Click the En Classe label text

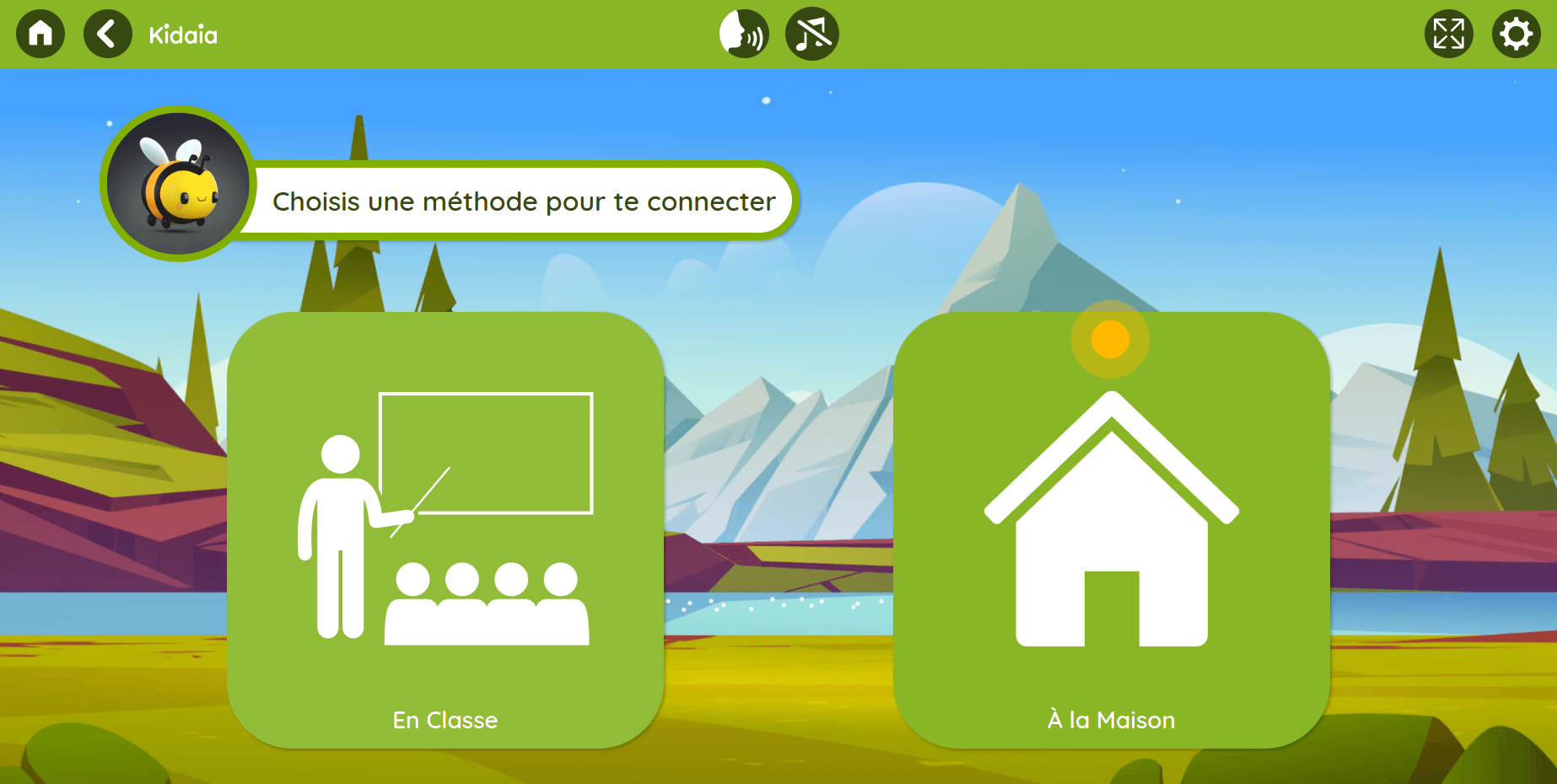[445, 720]
